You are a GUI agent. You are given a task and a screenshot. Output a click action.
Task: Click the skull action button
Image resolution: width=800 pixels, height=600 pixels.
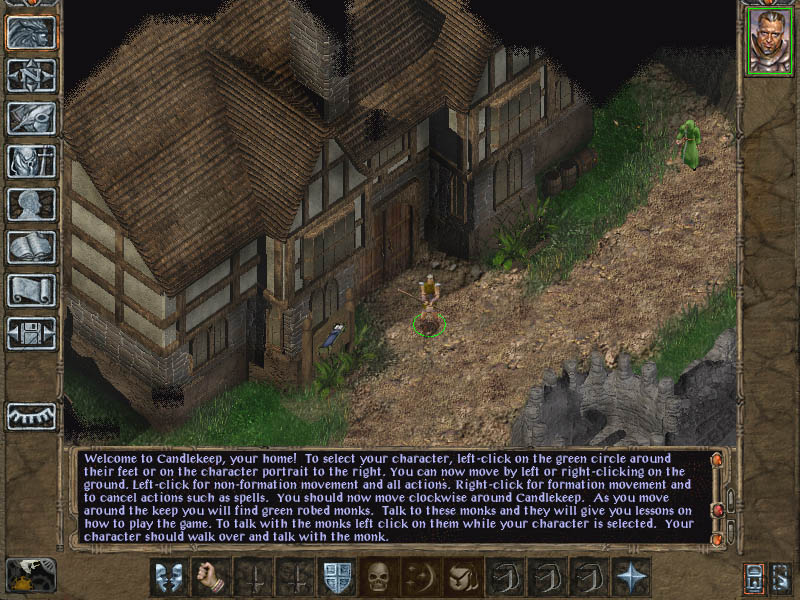(x=380, y=577)
